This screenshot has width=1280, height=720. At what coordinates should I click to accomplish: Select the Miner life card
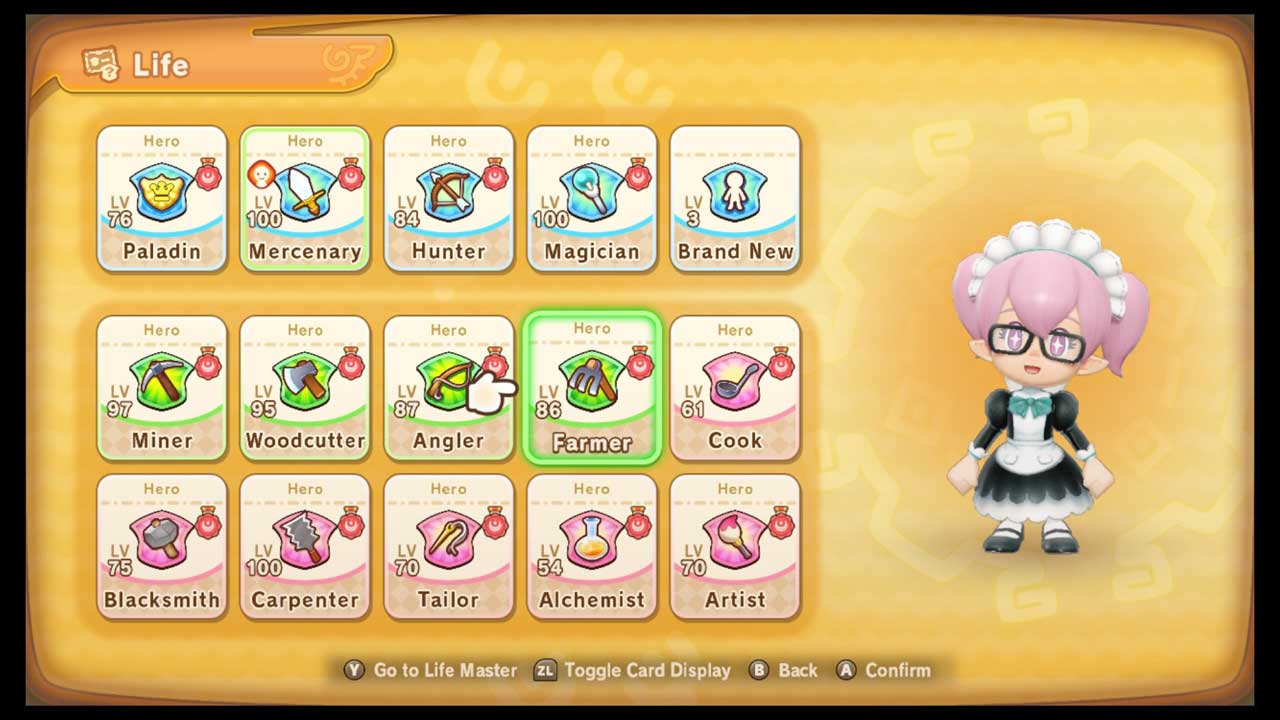pyautogui.click(x=162, y=388)
